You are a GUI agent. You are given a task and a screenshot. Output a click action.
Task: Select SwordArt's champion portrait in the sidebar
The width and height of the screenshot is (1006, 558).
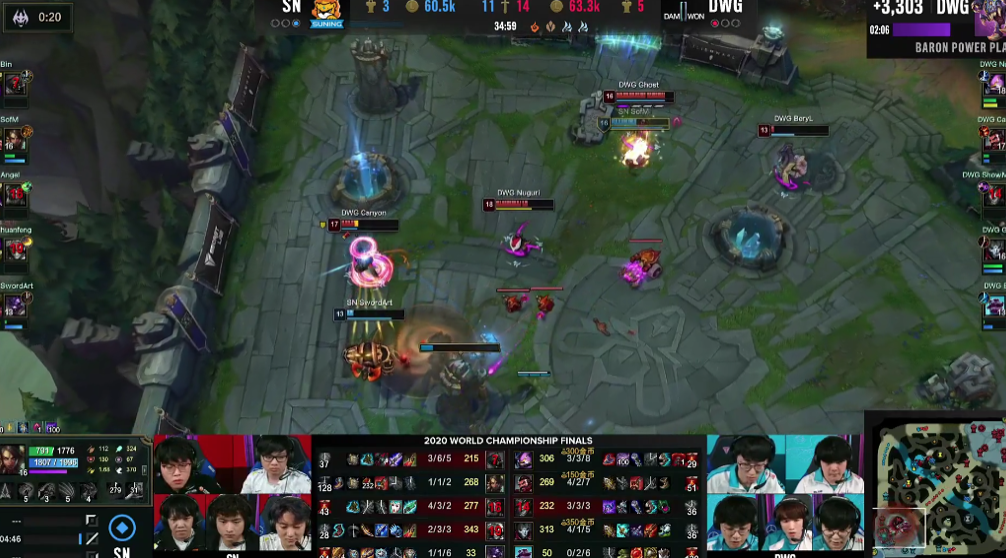(x=15, y=305)
